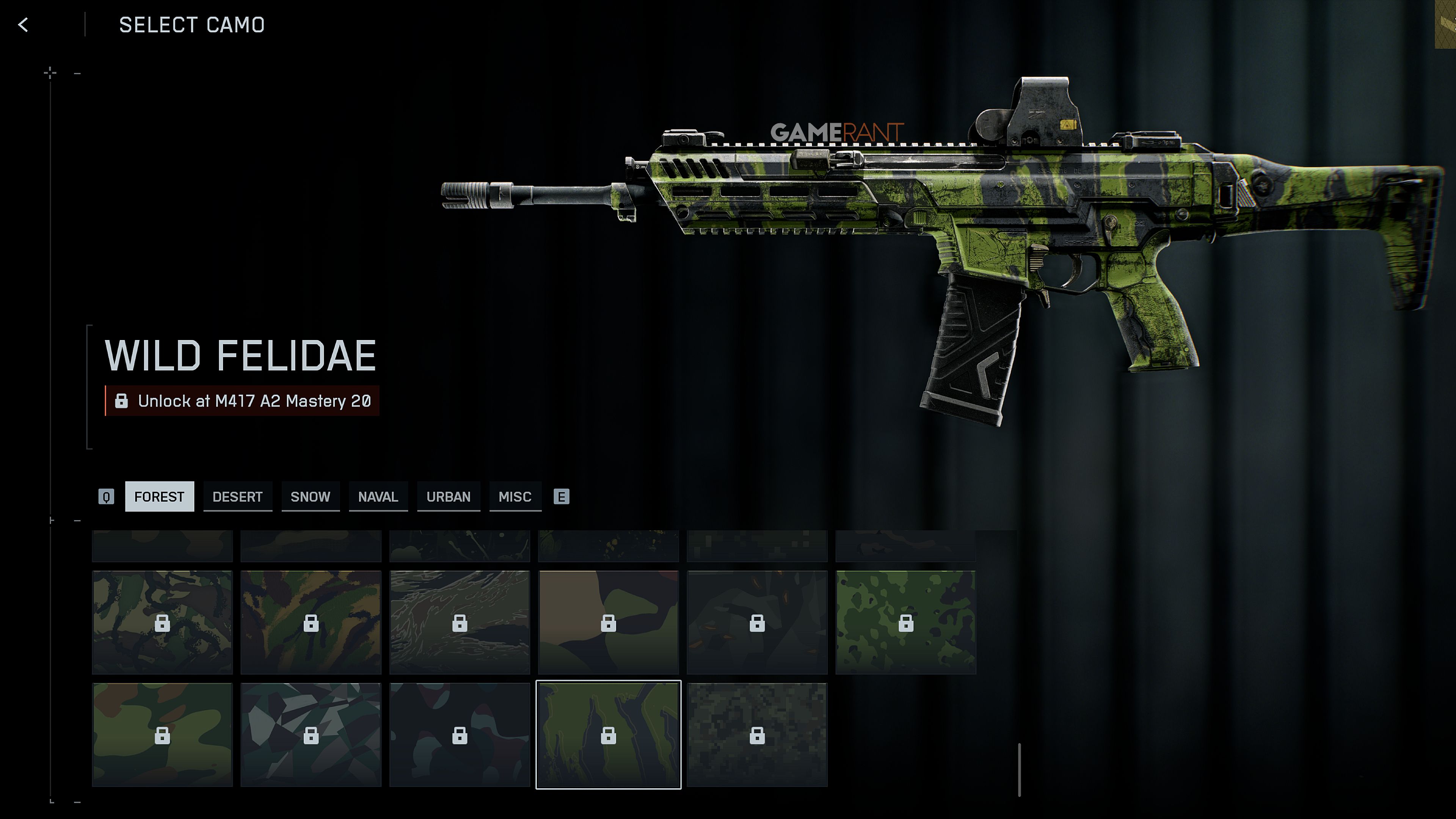Choose the grey tiger stripe camo tile
This screenshot has width=1456, height=819.
[x=460, y=622]
